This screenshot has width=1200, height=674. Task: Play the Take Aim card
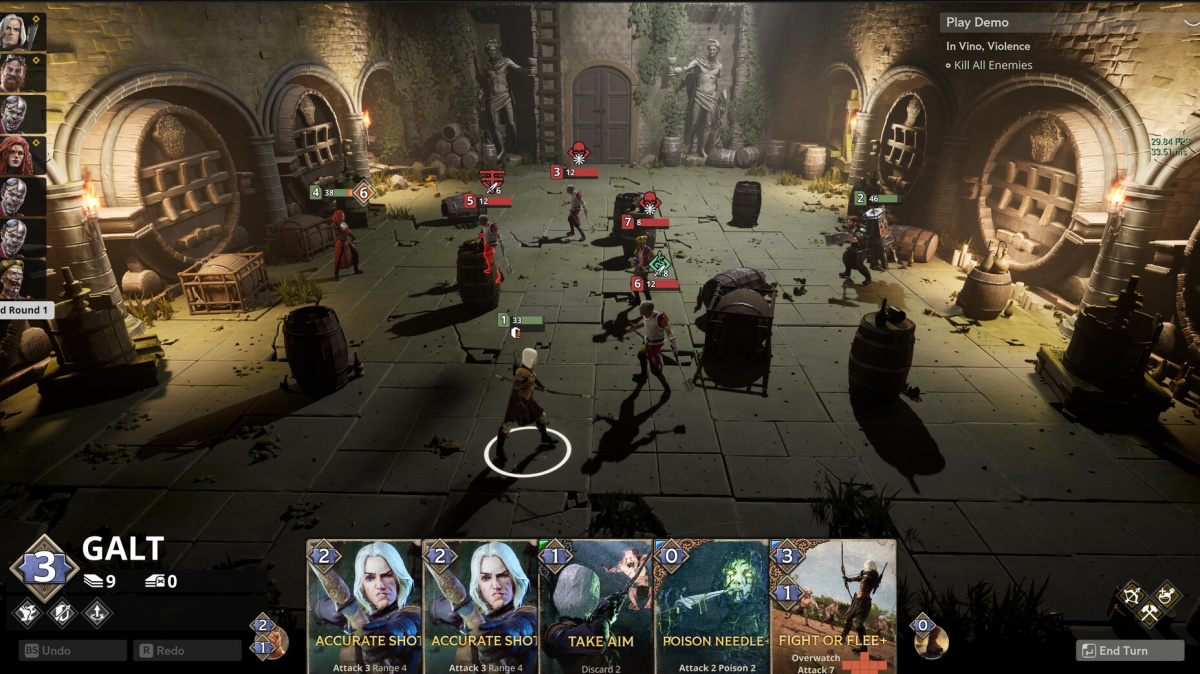coord(595,606)
